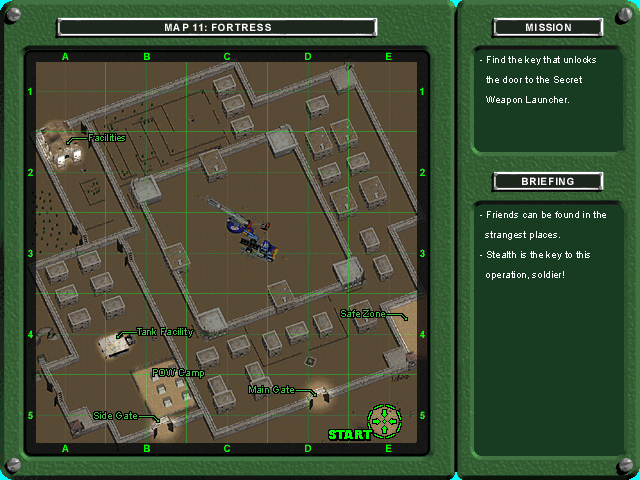Choose the POW Camp map label
Screen dimensions: 640x480
pyautogui.click(x=178, y=373)
